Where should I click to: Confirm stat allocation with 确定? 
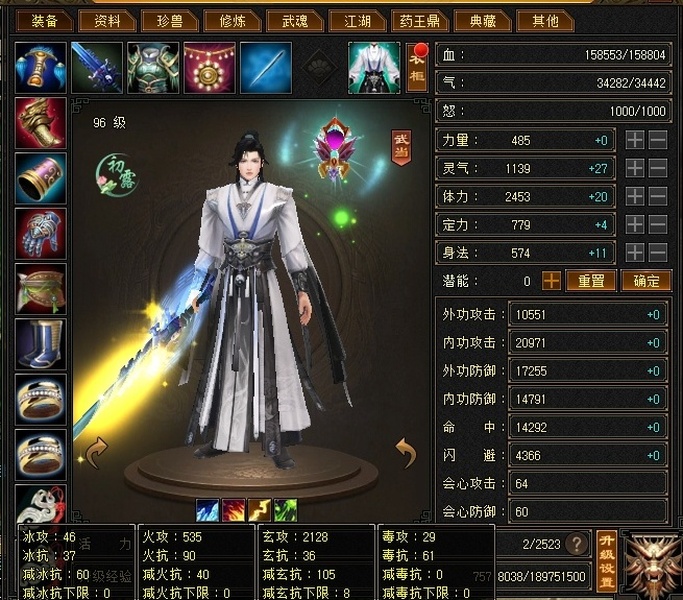point(646,281)
